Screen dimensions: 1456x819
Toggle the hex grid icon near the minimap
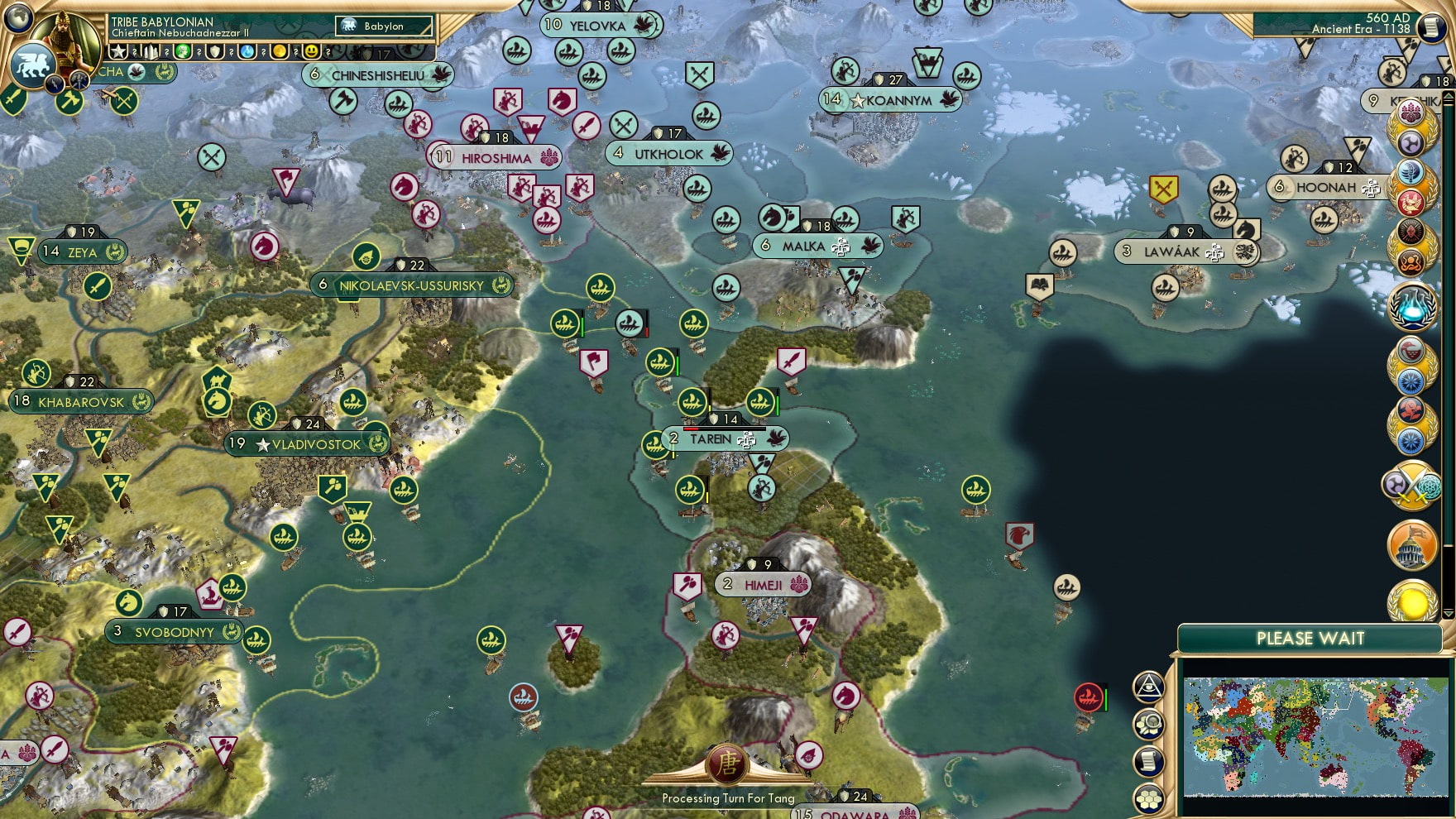(x=1148, y=797)
